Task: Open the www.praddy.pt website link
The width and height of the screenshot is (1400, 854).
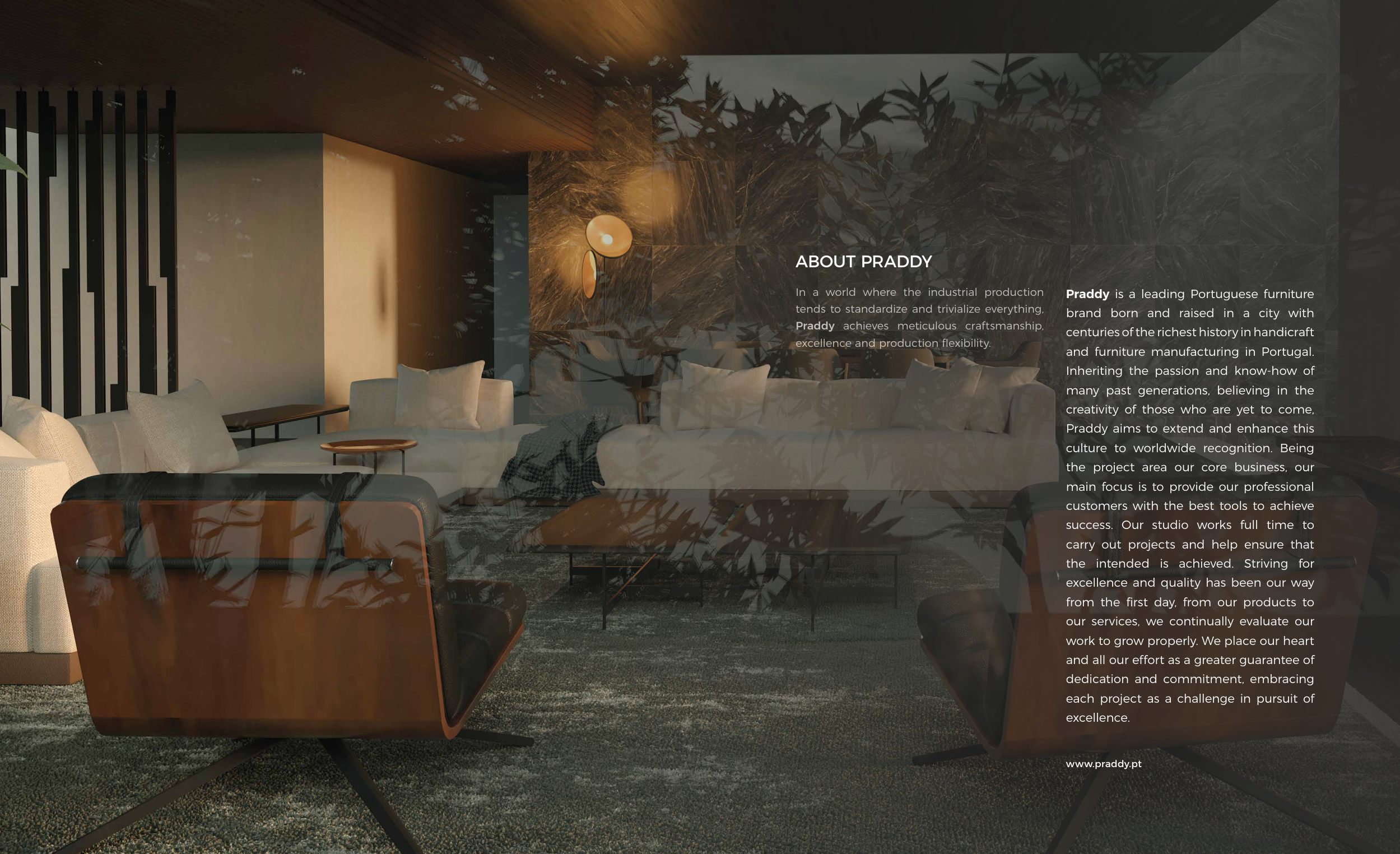Action: (x=1103, y=764)
